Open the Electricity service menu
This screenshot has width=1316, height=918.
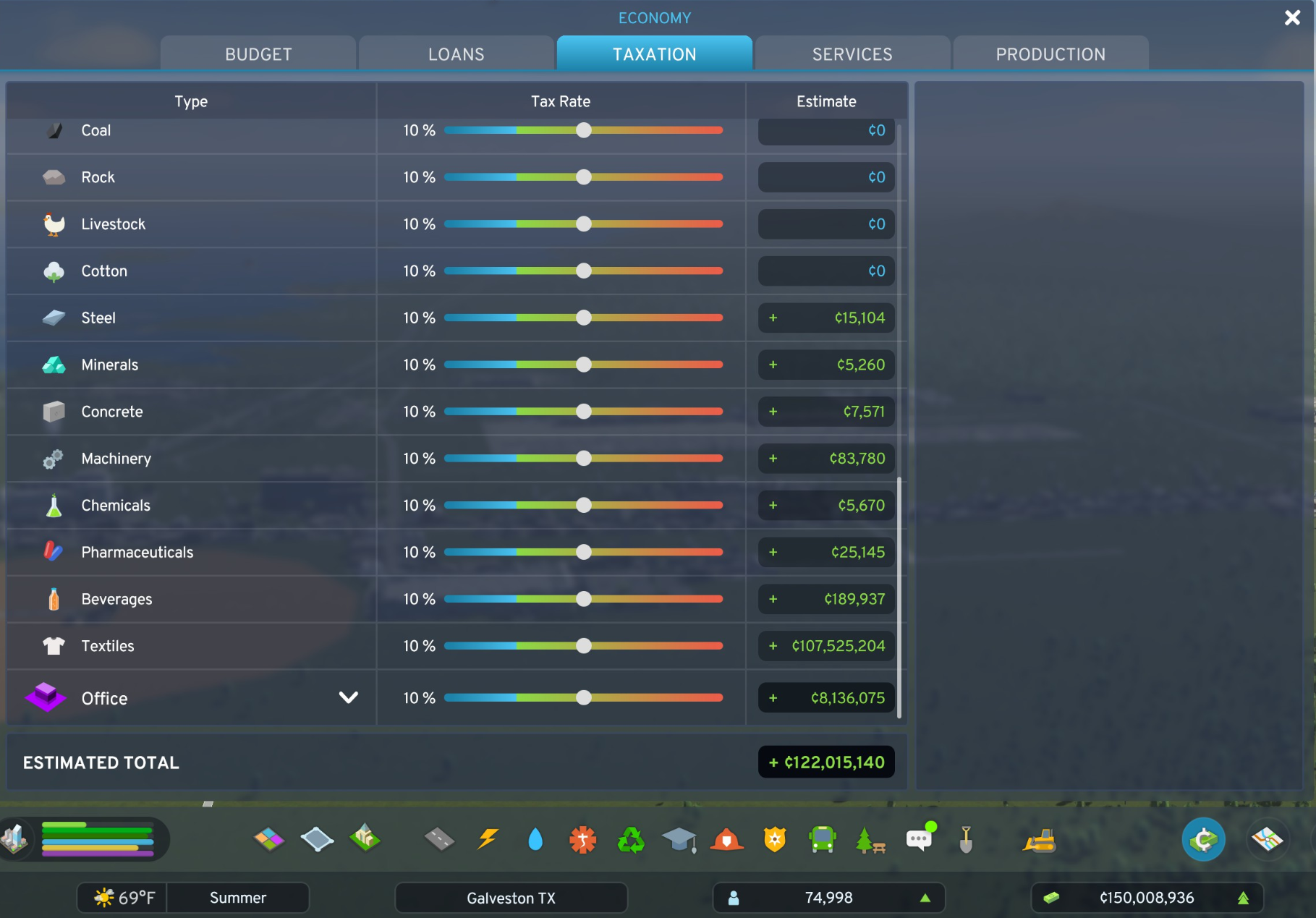(x=487, y=839)
